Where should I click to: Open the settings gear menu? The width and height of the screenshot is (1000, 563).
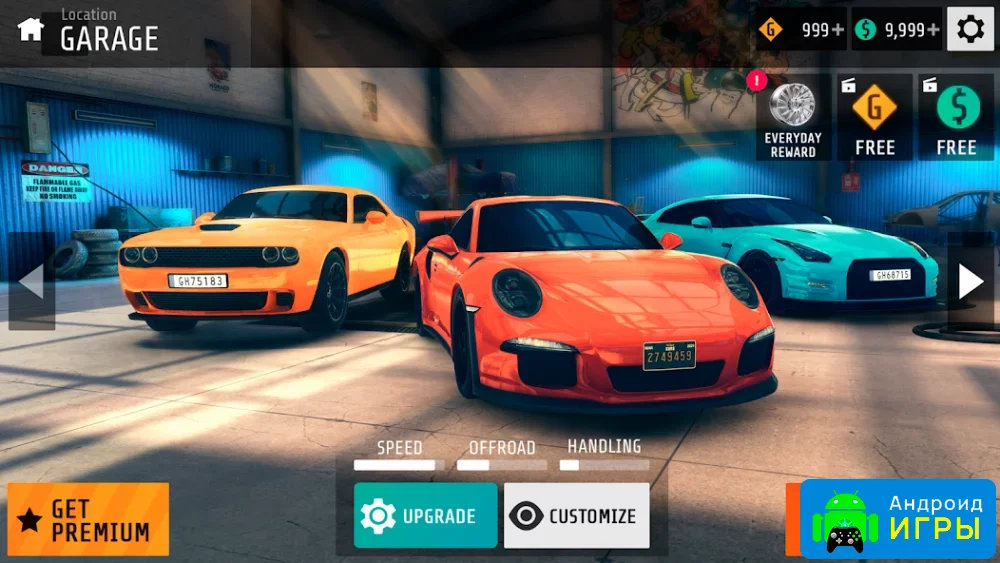tap(970, 29)
